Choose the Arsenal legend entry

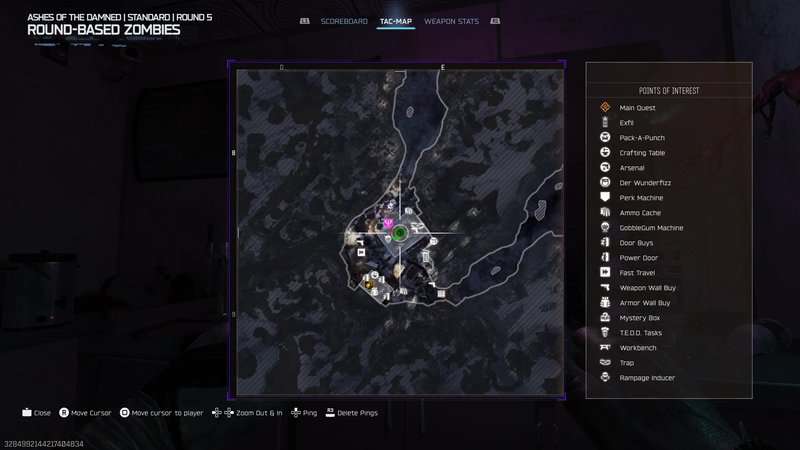(x=632, y=168)
